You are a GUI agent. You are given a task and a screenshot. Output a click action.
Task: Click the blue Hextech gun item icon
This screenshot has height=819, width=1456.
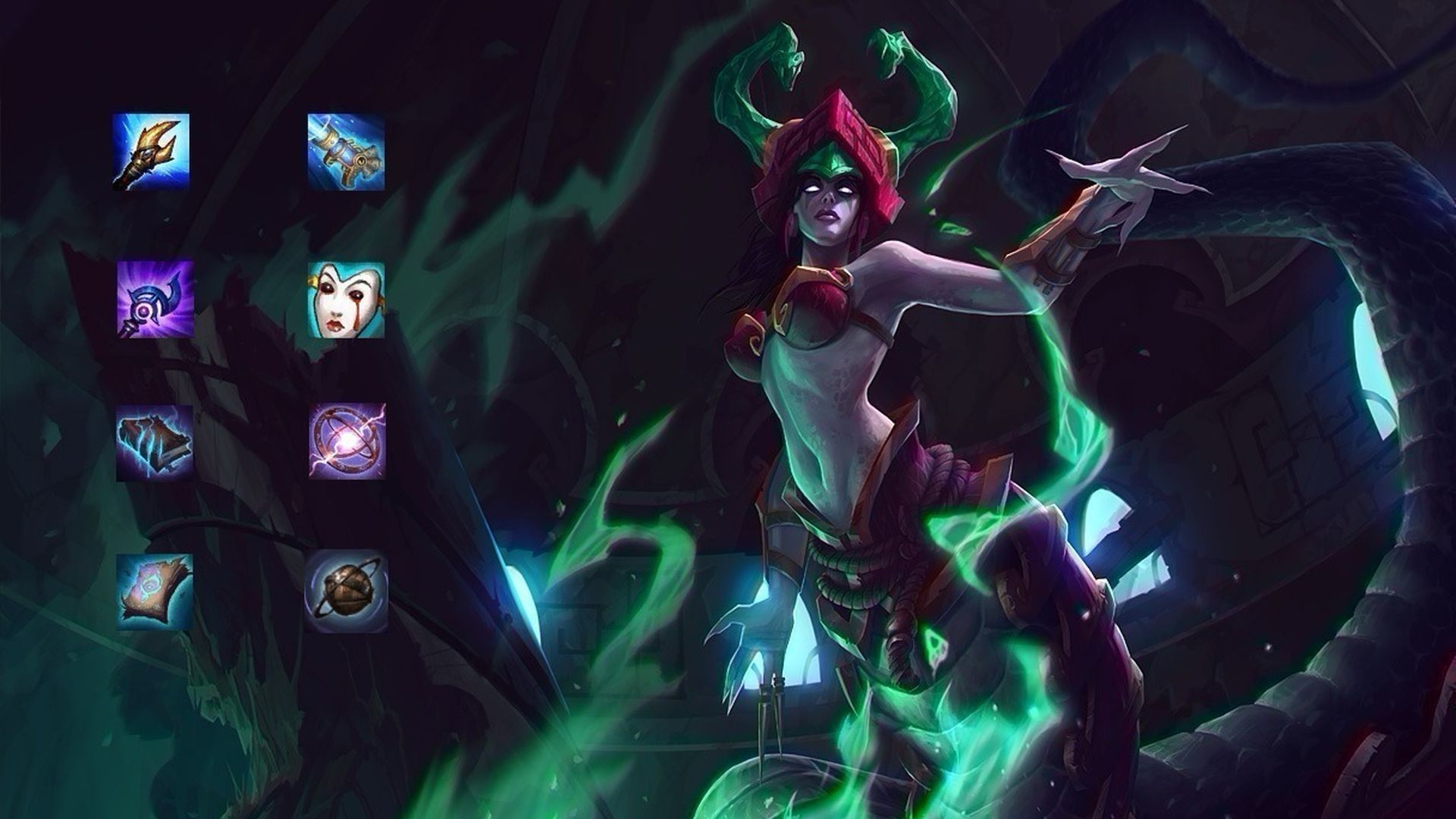tap(349, 150)
